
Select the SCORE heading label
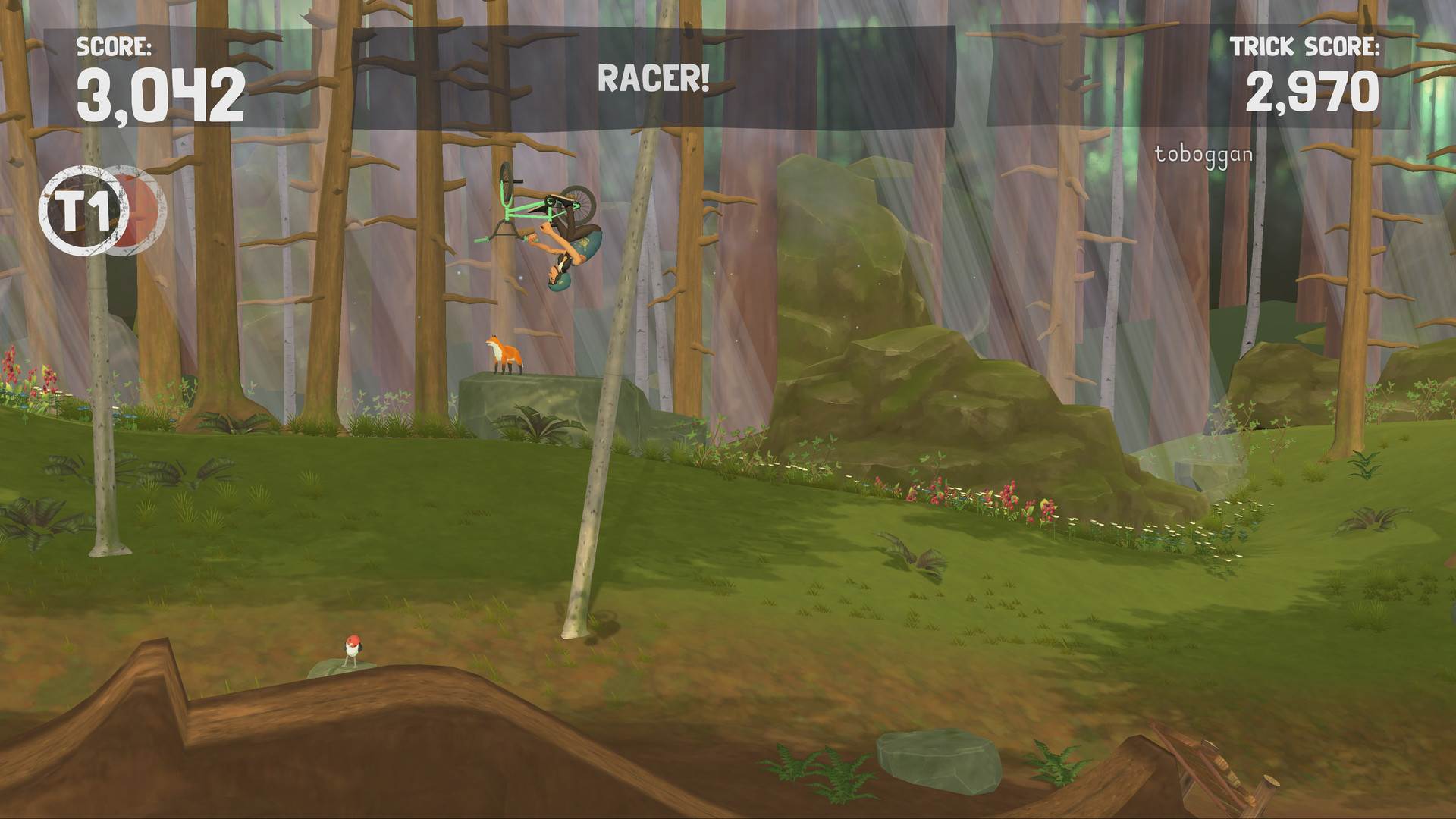115,48
